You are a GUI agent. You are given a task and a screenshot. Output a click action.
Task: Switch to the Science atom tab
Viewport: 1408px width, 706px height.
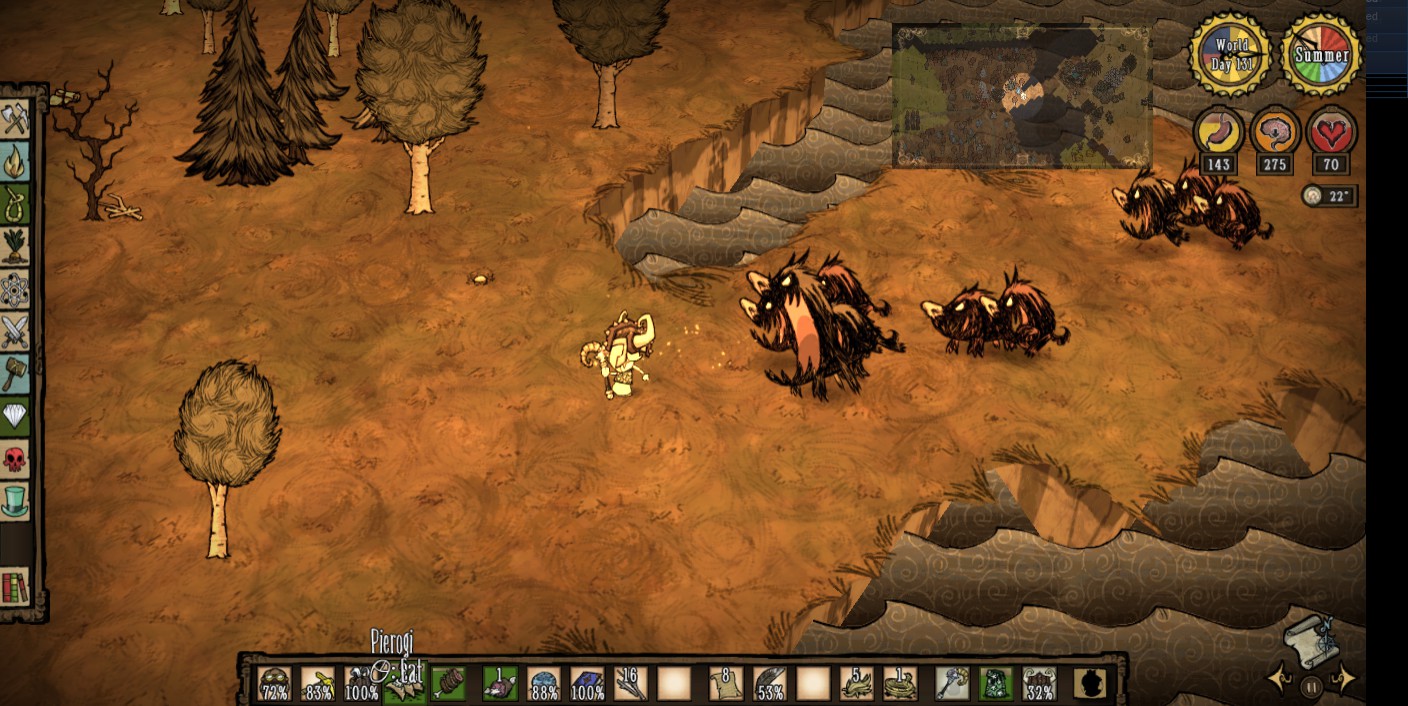click(x=15, y=289)
